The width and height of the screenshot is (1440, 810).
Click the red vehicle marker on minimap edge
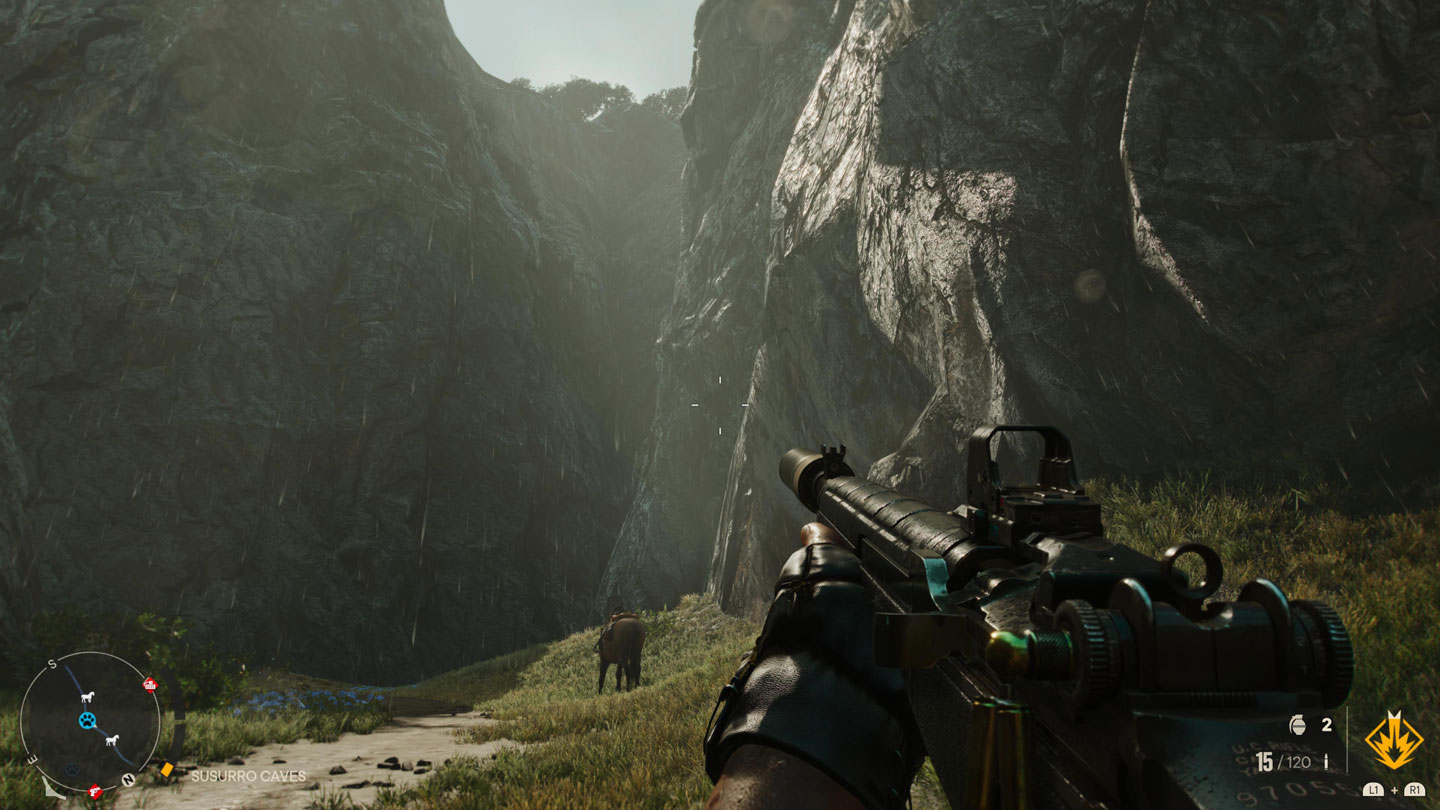click(151, 684)
